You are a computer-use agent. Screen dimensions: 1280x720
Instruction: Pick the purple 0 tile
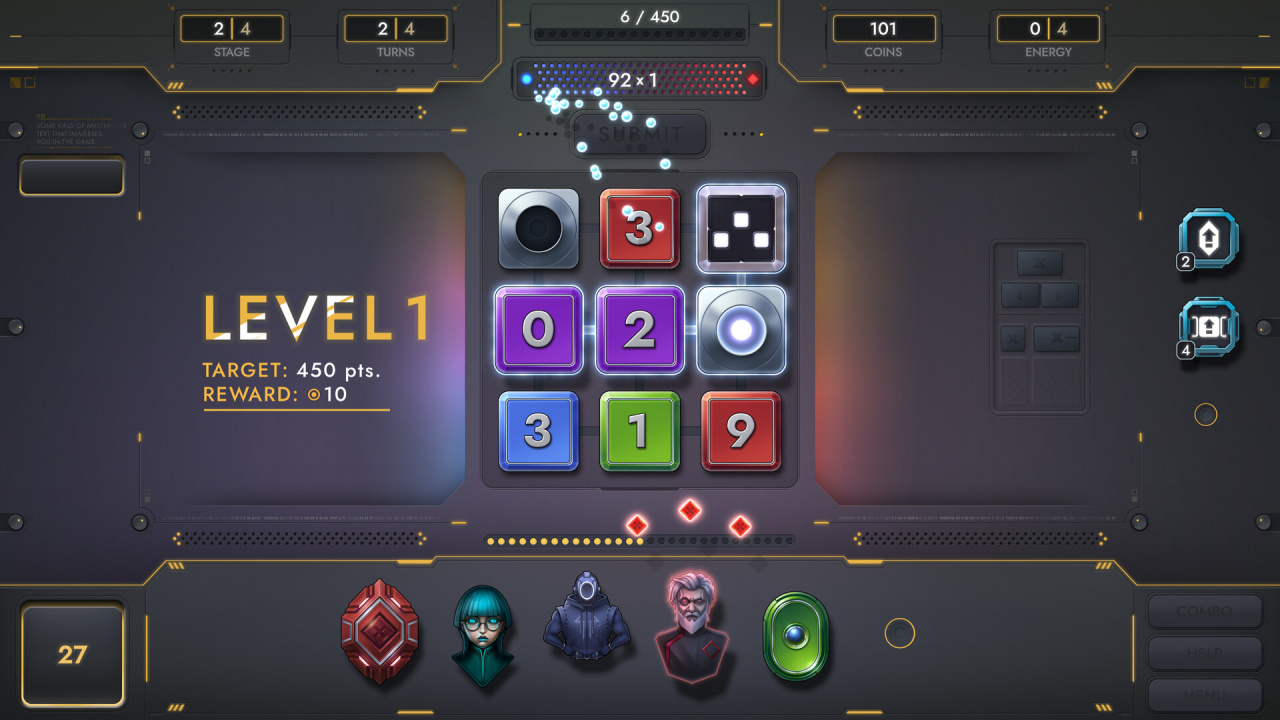tap(538, 330)
